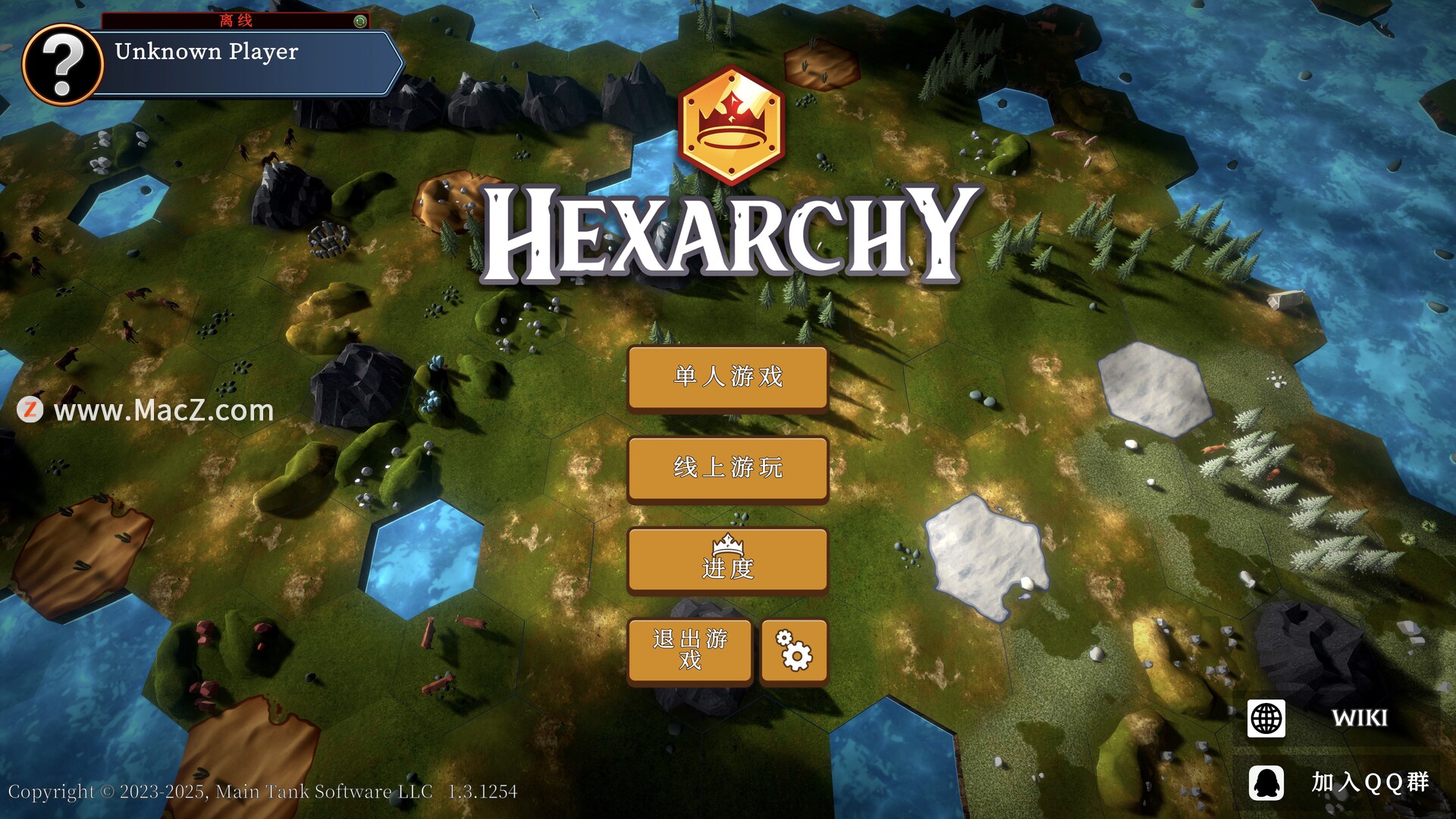Open the progress screen (进度)
The height and width of the screenshot is (819, 1456).
(727, 560)
